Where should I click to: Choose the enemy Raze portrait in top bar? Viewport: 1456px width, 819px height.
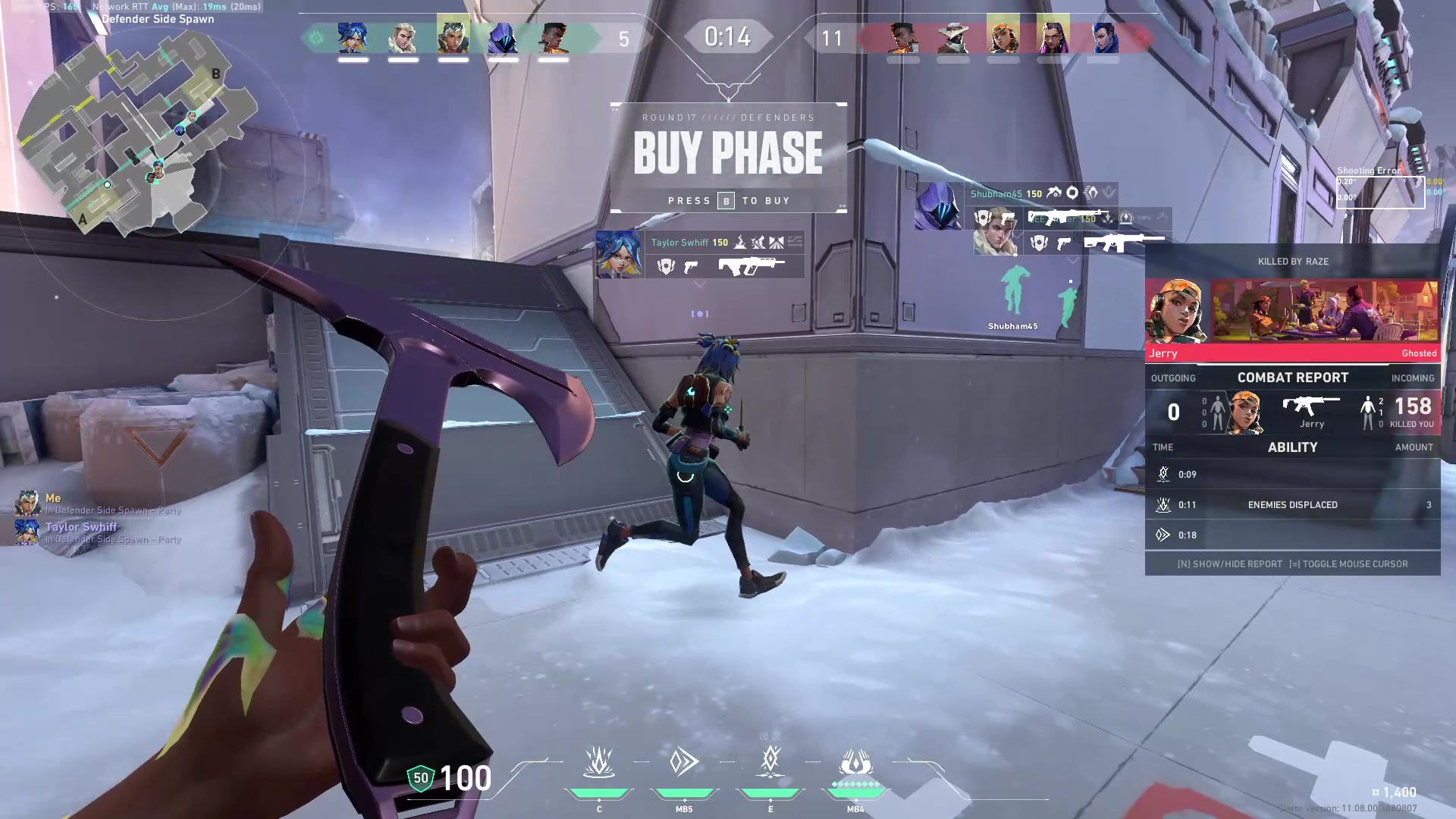point(1003,38)
